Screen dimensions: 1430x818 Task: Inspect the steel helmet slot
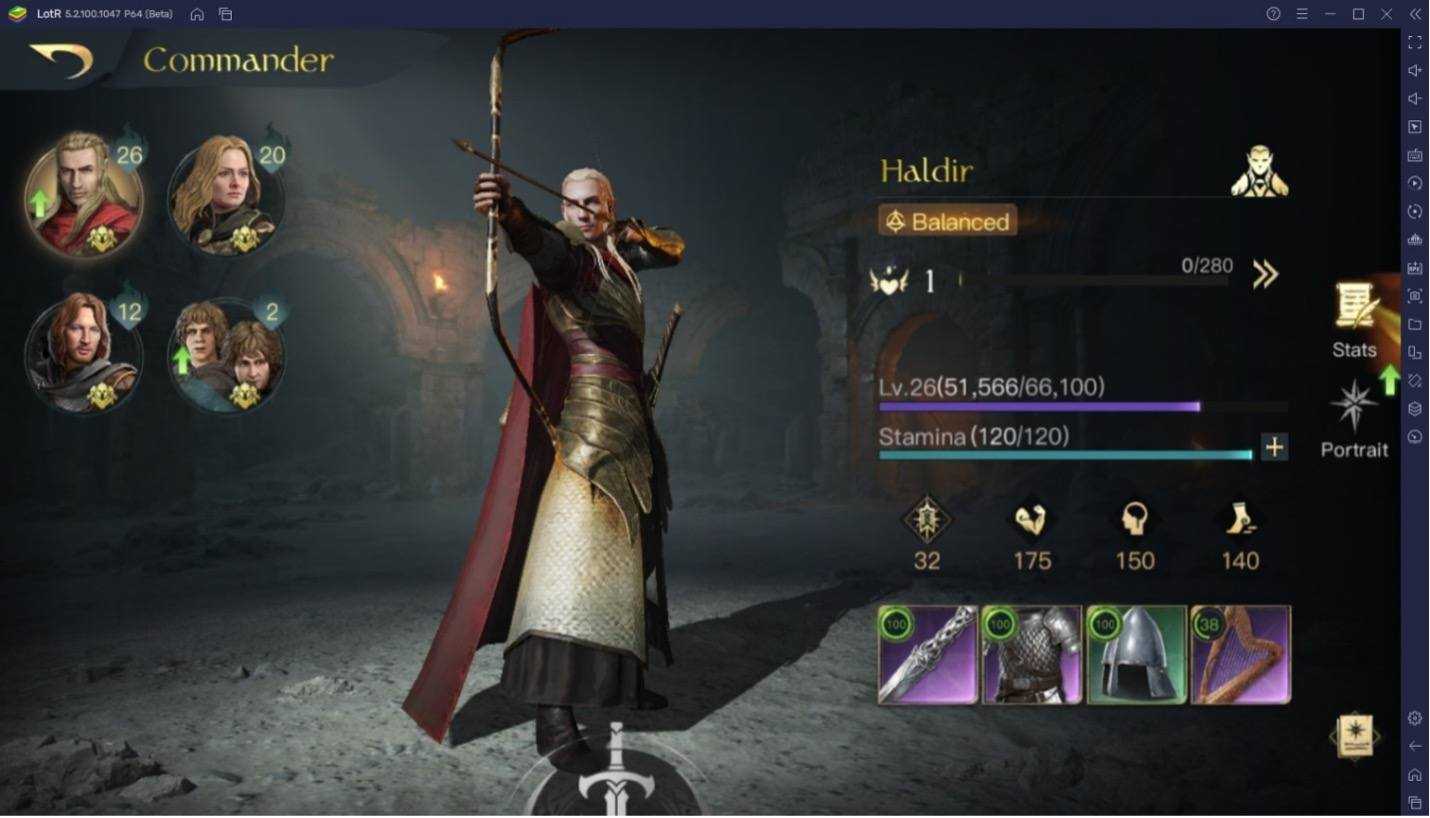(1136, 655)
